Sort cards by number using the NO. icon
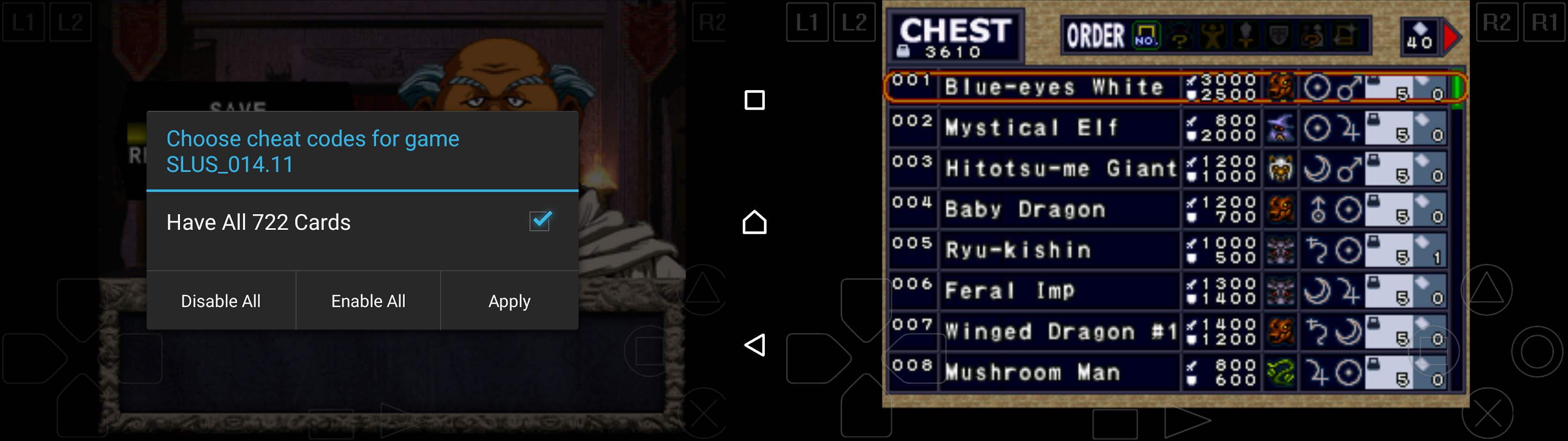Viewport: 1568px width, 441px height. (x=1146, y=37)
